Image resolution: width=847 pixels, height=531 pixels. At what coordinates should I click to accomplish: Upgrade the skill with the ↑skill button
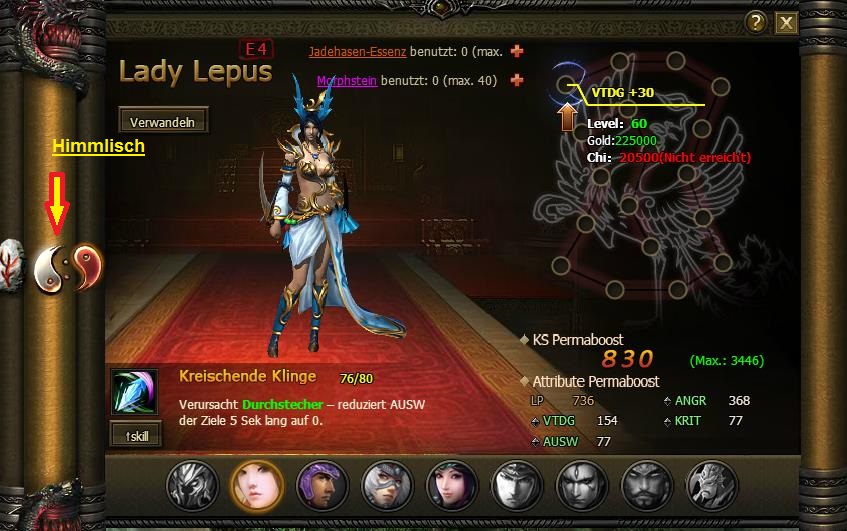[137, 435]
